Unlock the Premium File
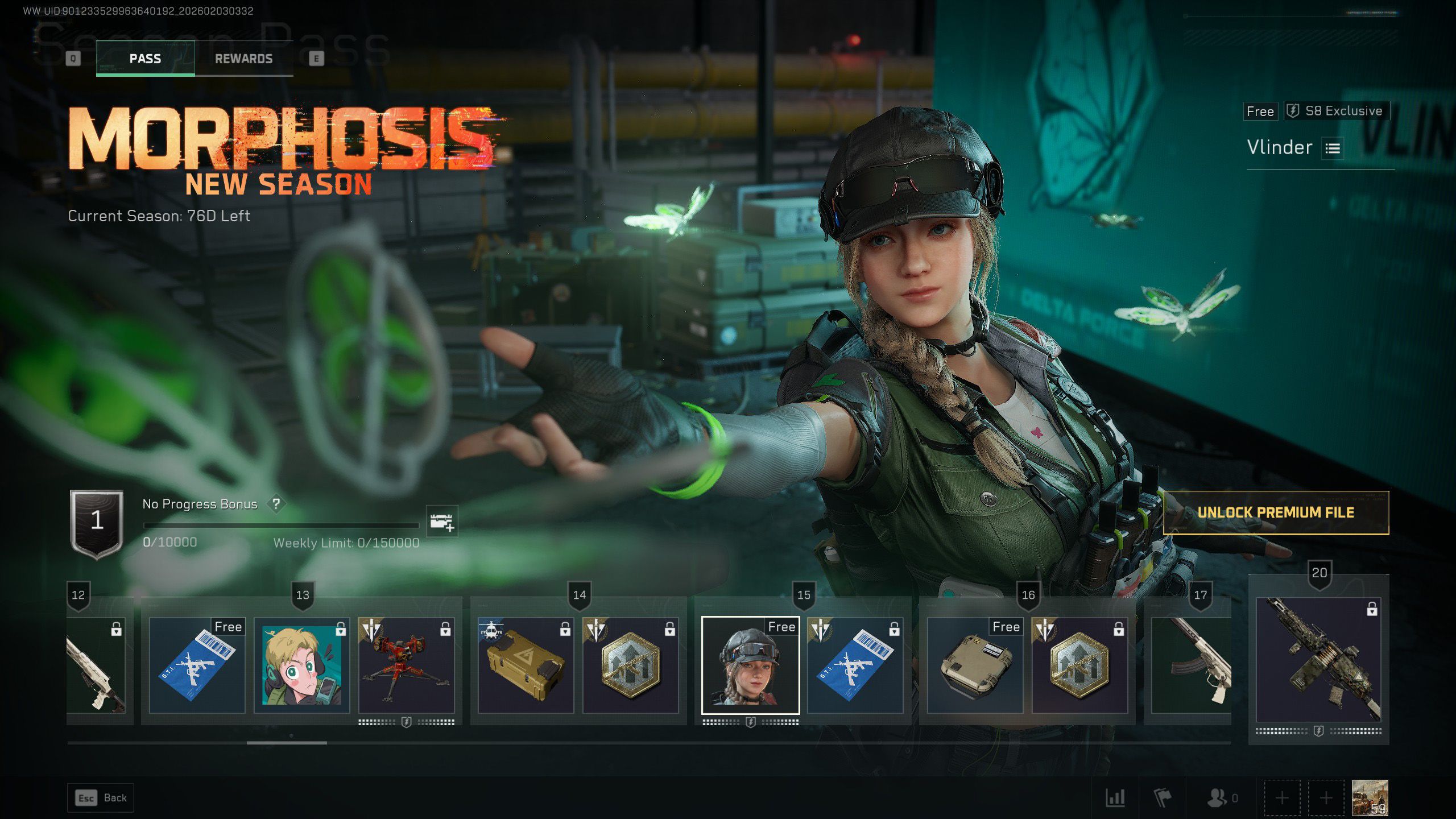 [x=1276, y=512]
